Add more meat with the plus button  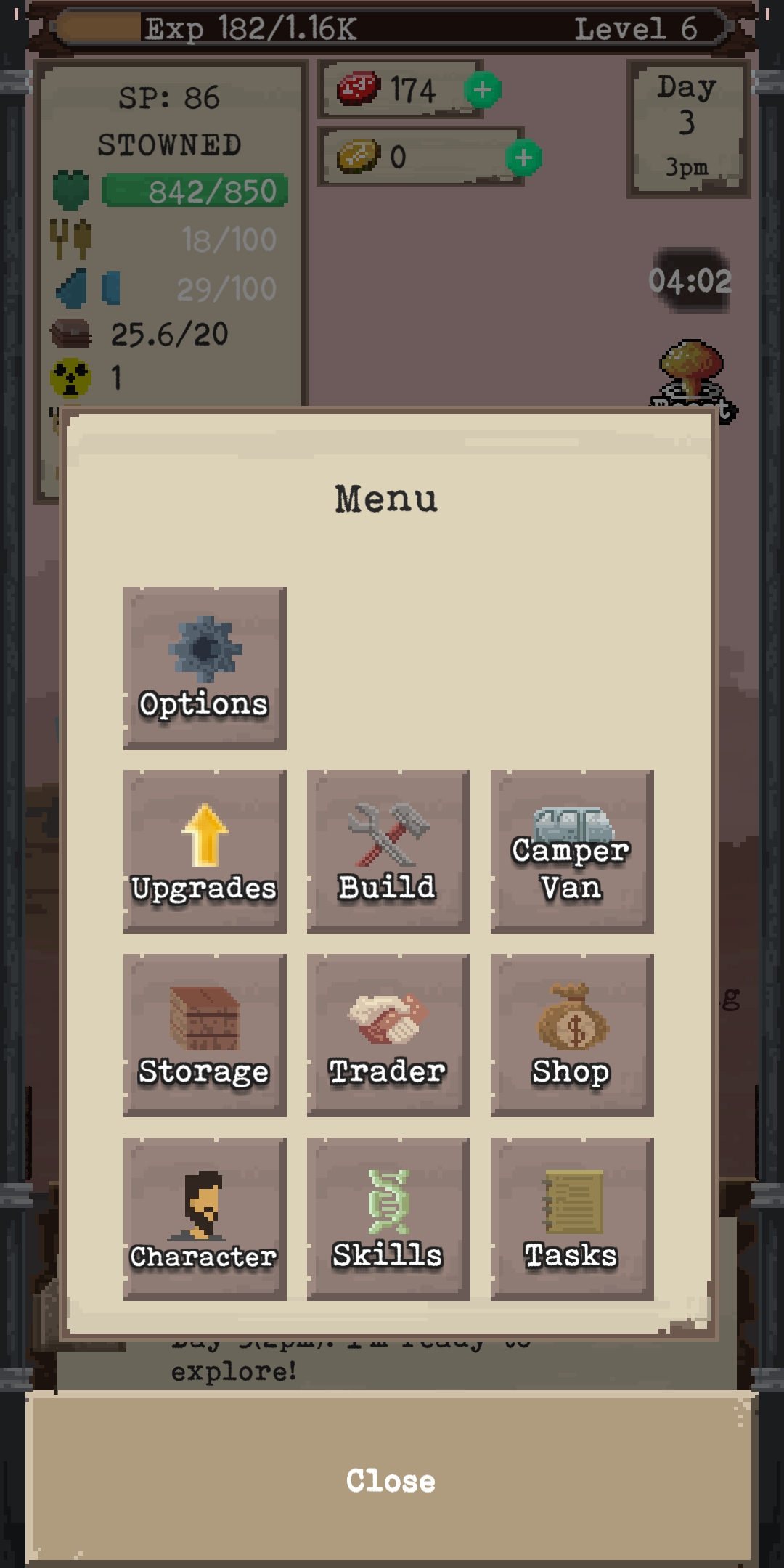(483, 90)
